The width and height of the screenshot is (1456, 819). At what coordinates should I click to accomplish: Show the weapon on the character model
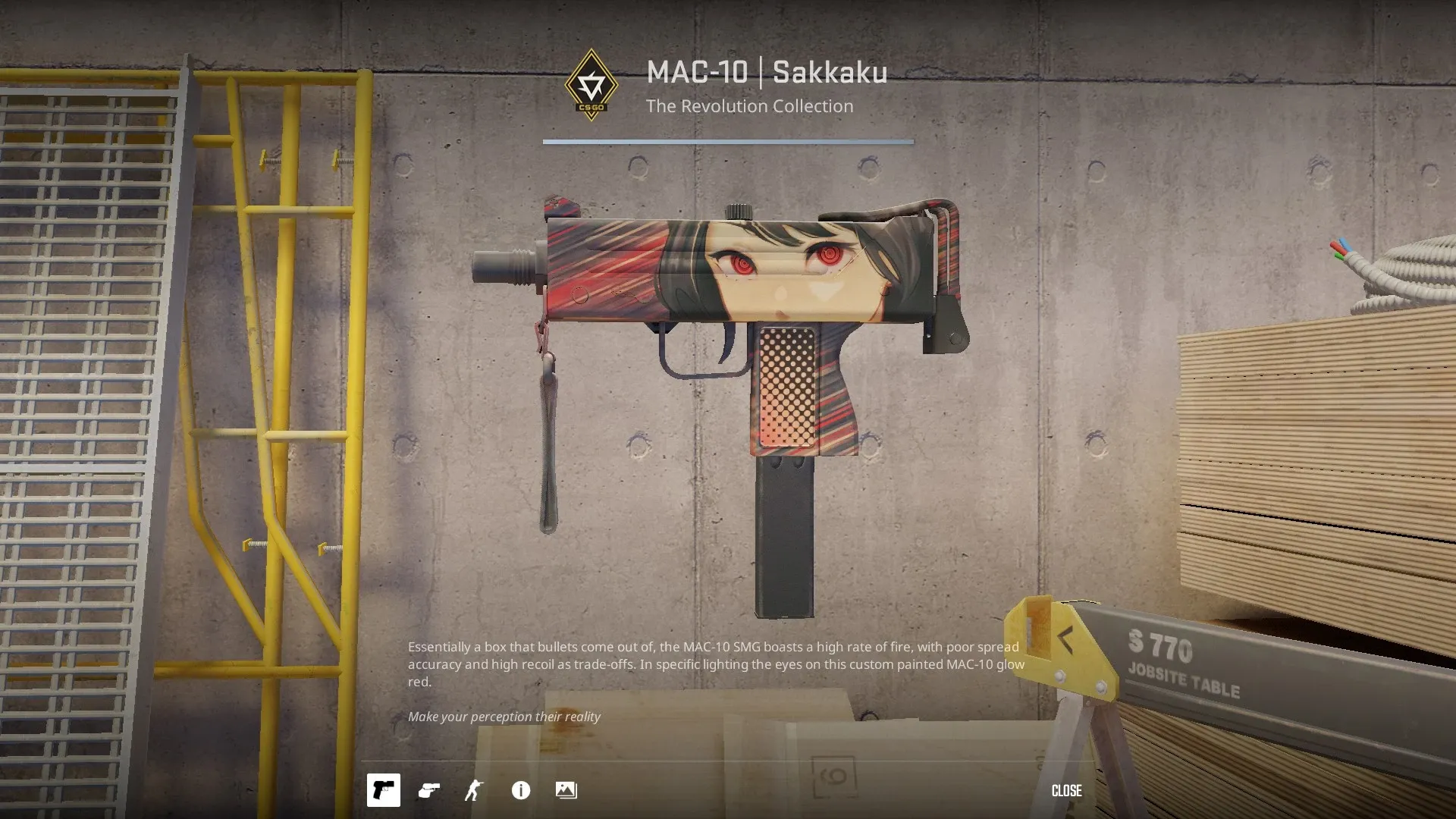(474, 790)
